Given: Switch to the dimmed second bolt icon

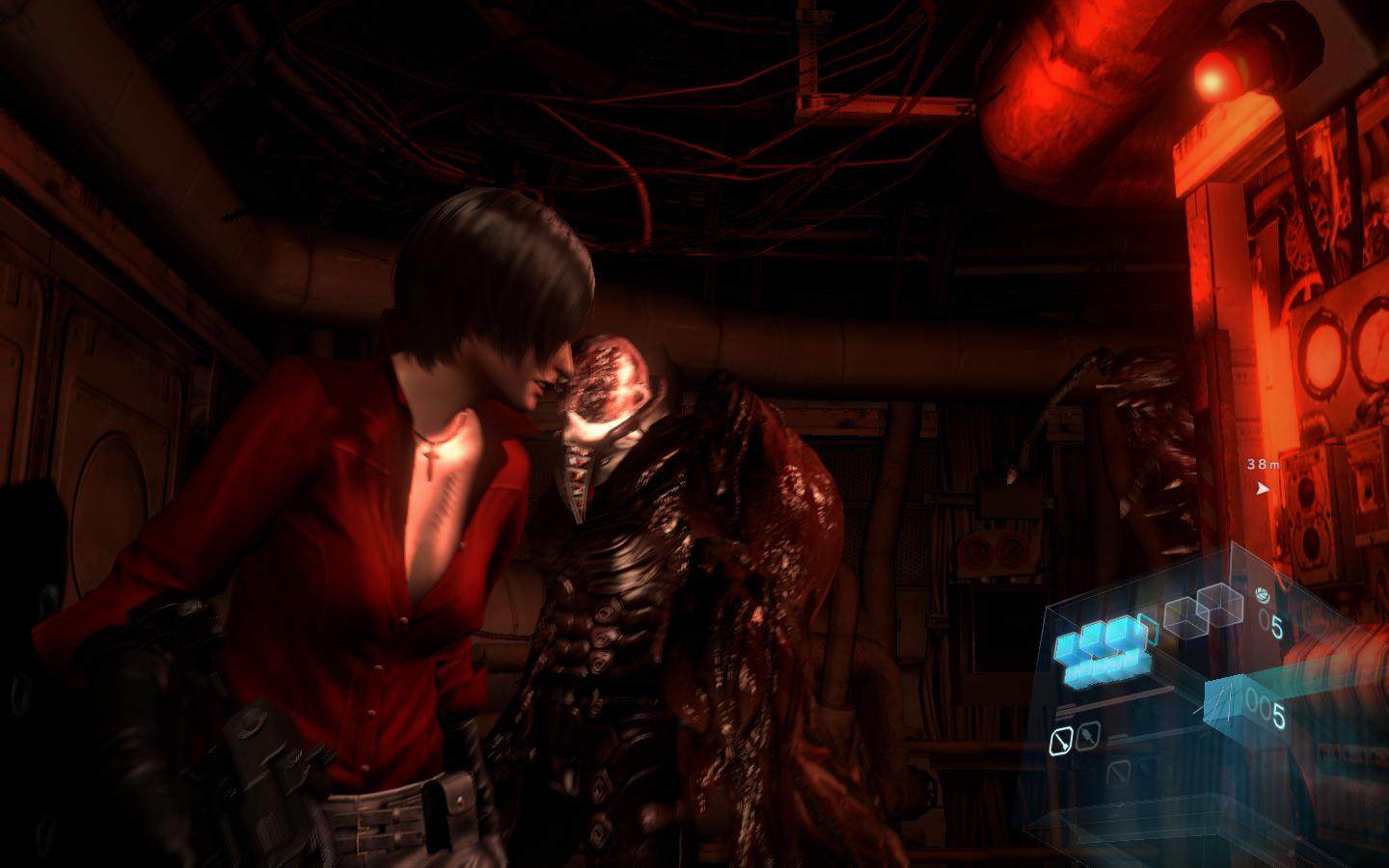Looking at the screenshot, I should pos(1087,735).
